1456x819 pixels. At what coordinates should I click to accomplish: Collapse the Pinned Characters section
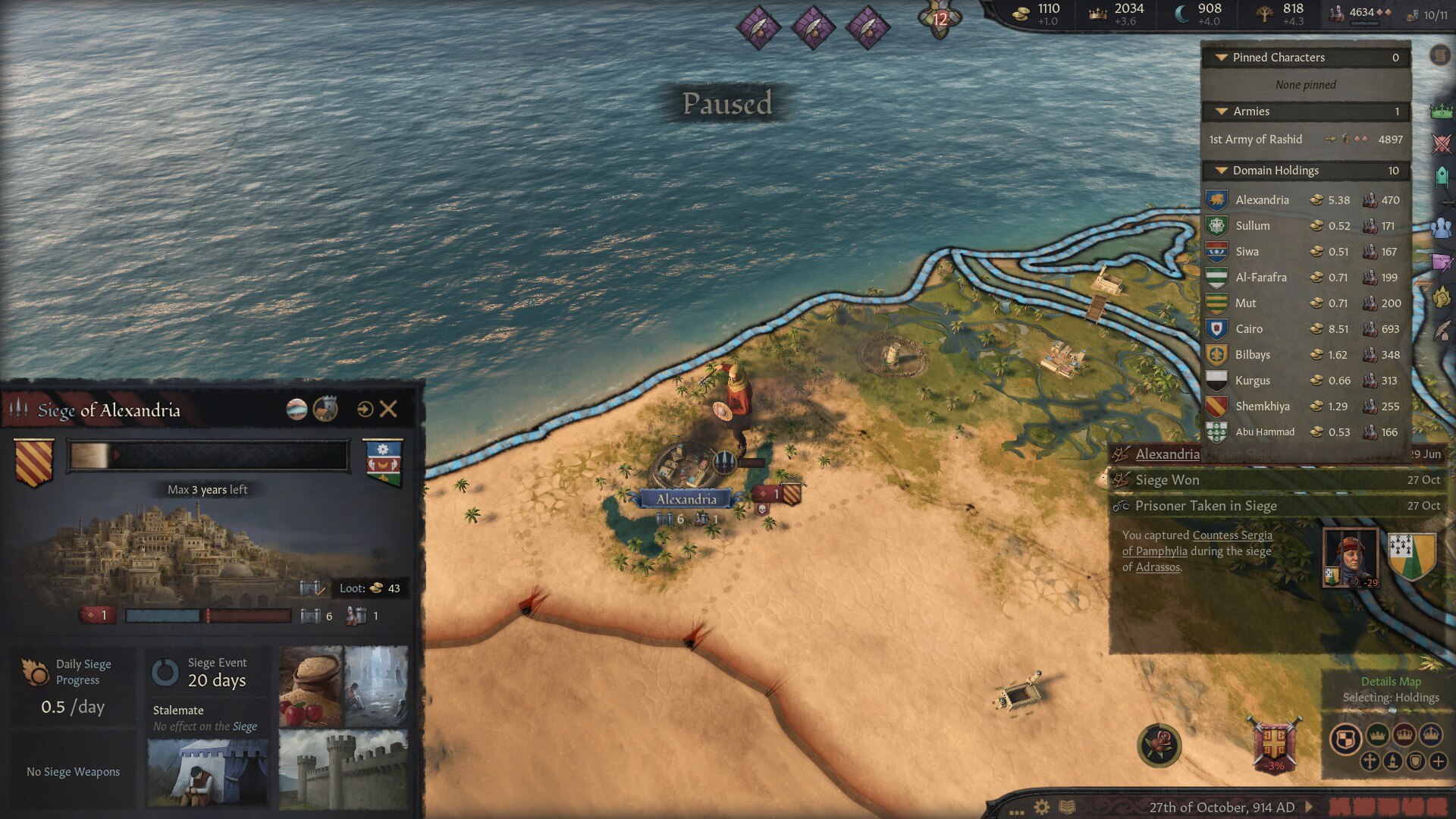point(1222,57)
